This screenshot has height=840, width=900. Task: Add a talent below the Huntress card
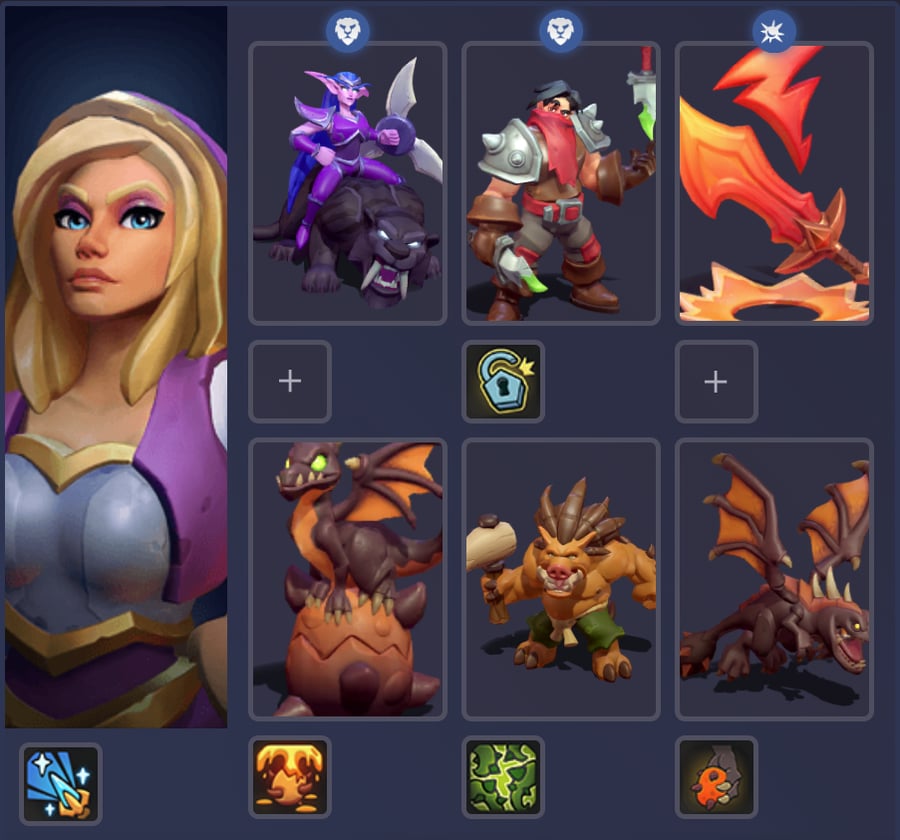click(289, 381)
